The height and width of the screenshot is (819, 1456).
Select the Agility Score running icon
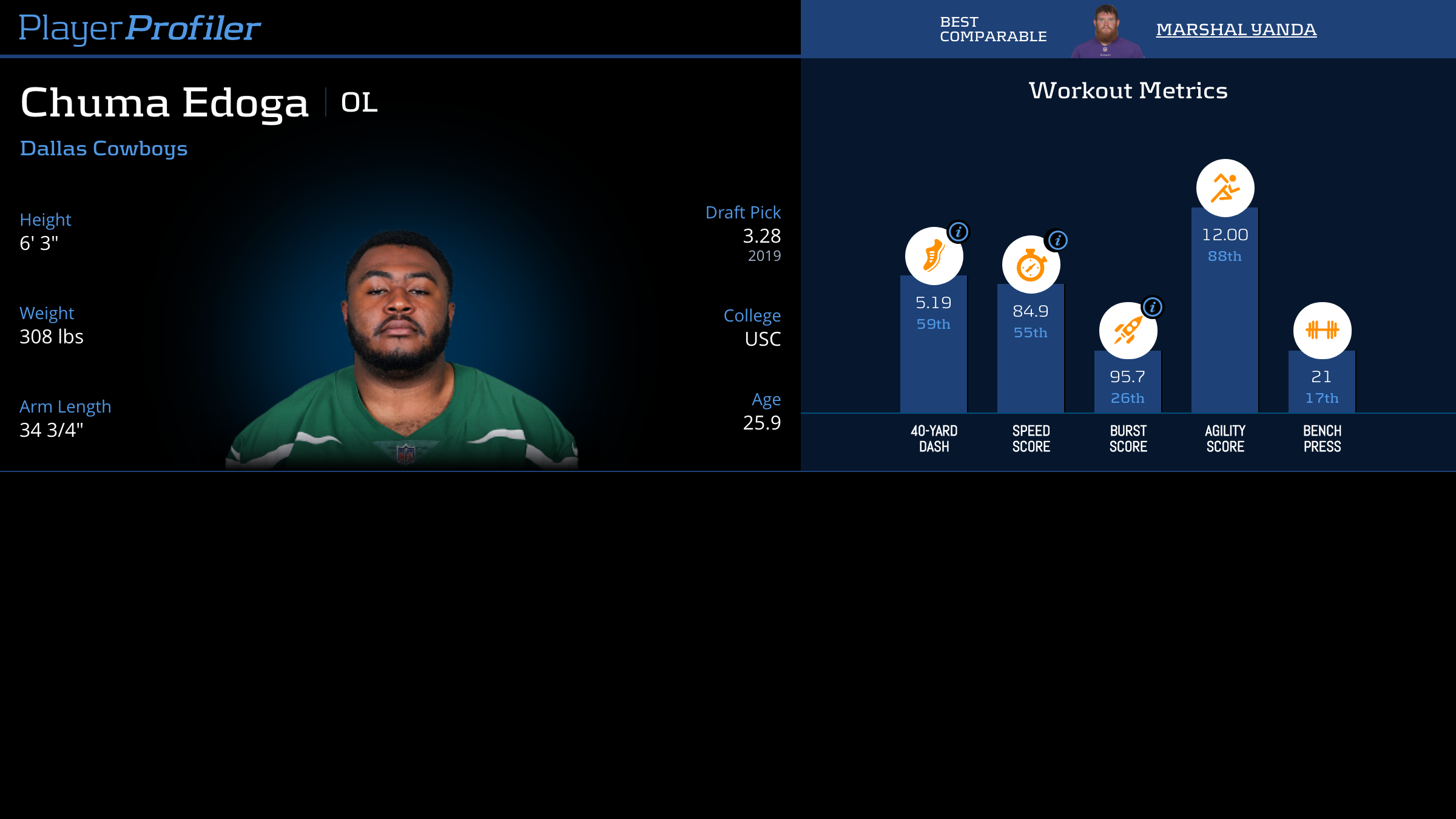click(1225, 188)
